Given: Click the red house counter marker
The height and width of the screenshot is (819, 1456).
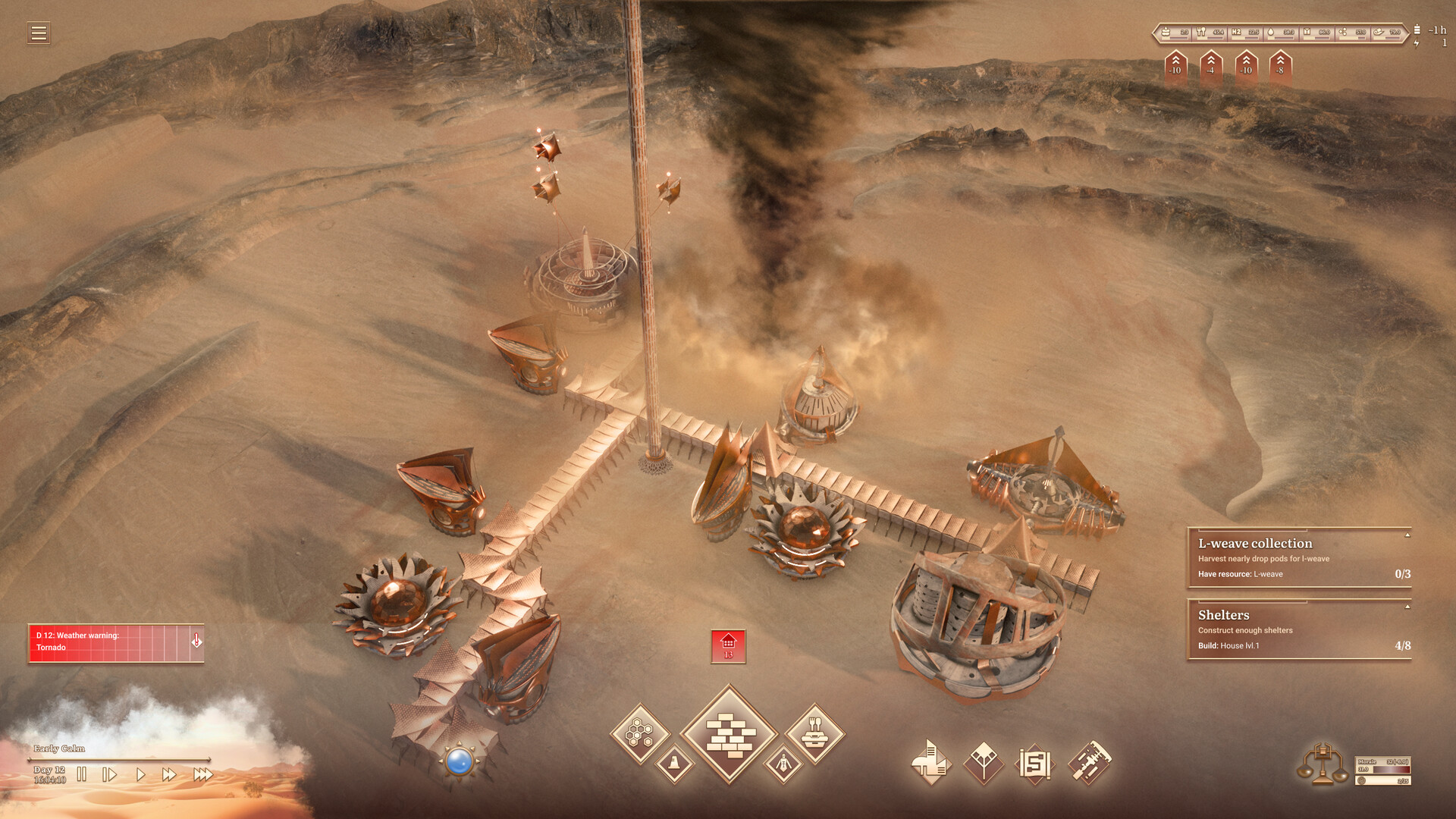Looking at the screenshot, I should pos(728,645).
